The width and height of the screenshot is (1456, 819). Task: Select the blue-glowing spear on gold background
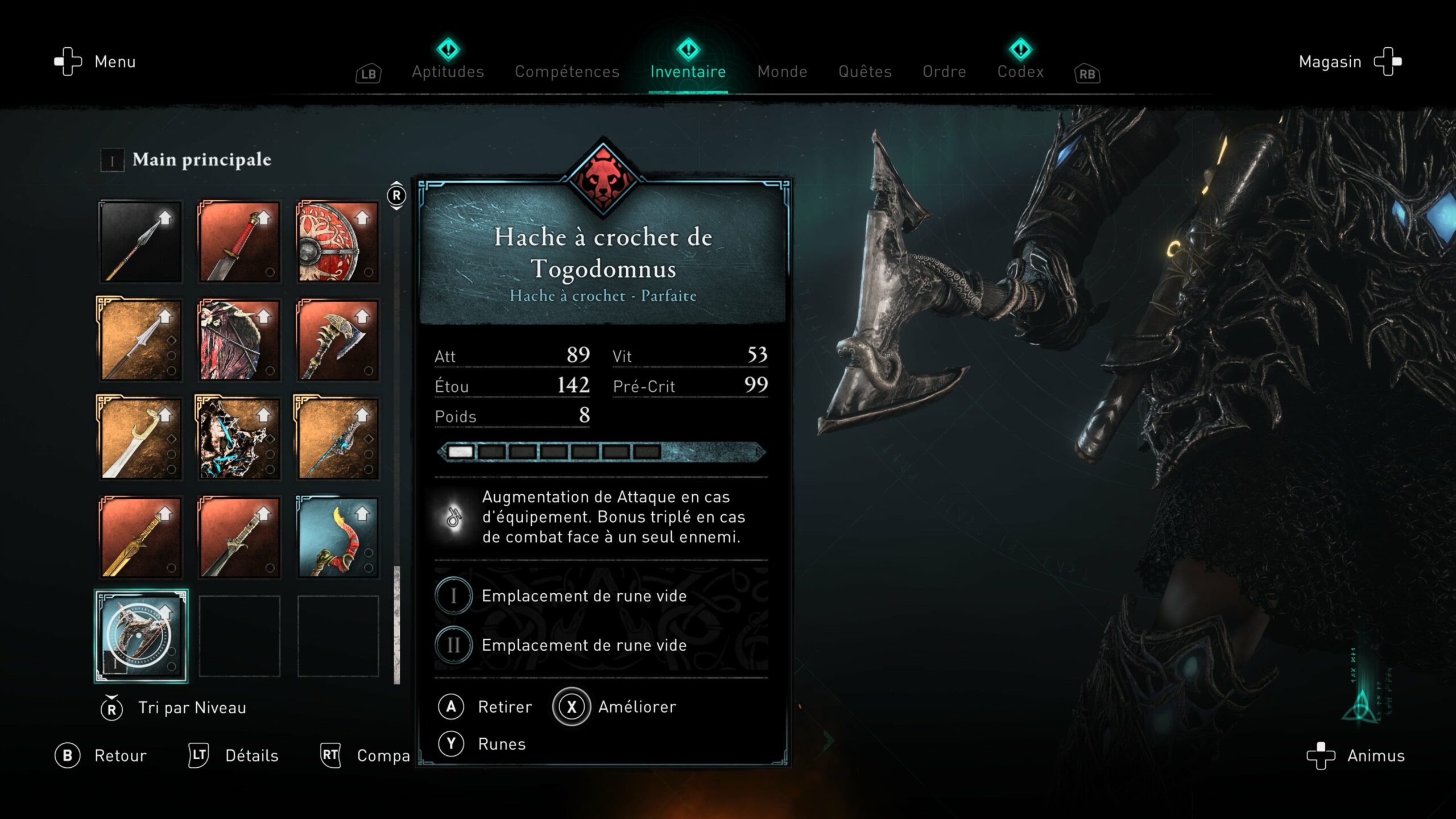coord(338,439)
